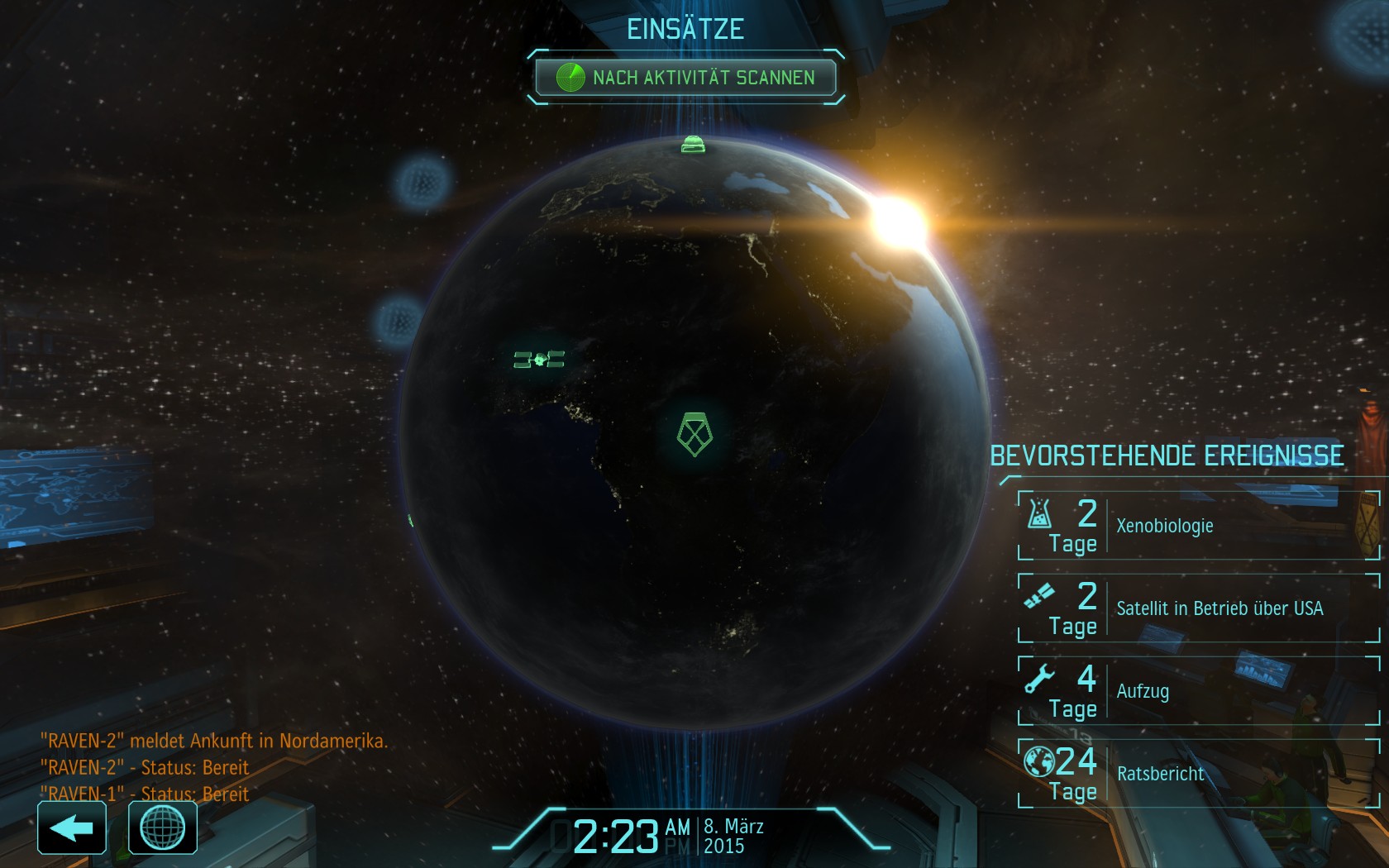Select the Satellit in Betrieb über USA event

coord(1198,608)
